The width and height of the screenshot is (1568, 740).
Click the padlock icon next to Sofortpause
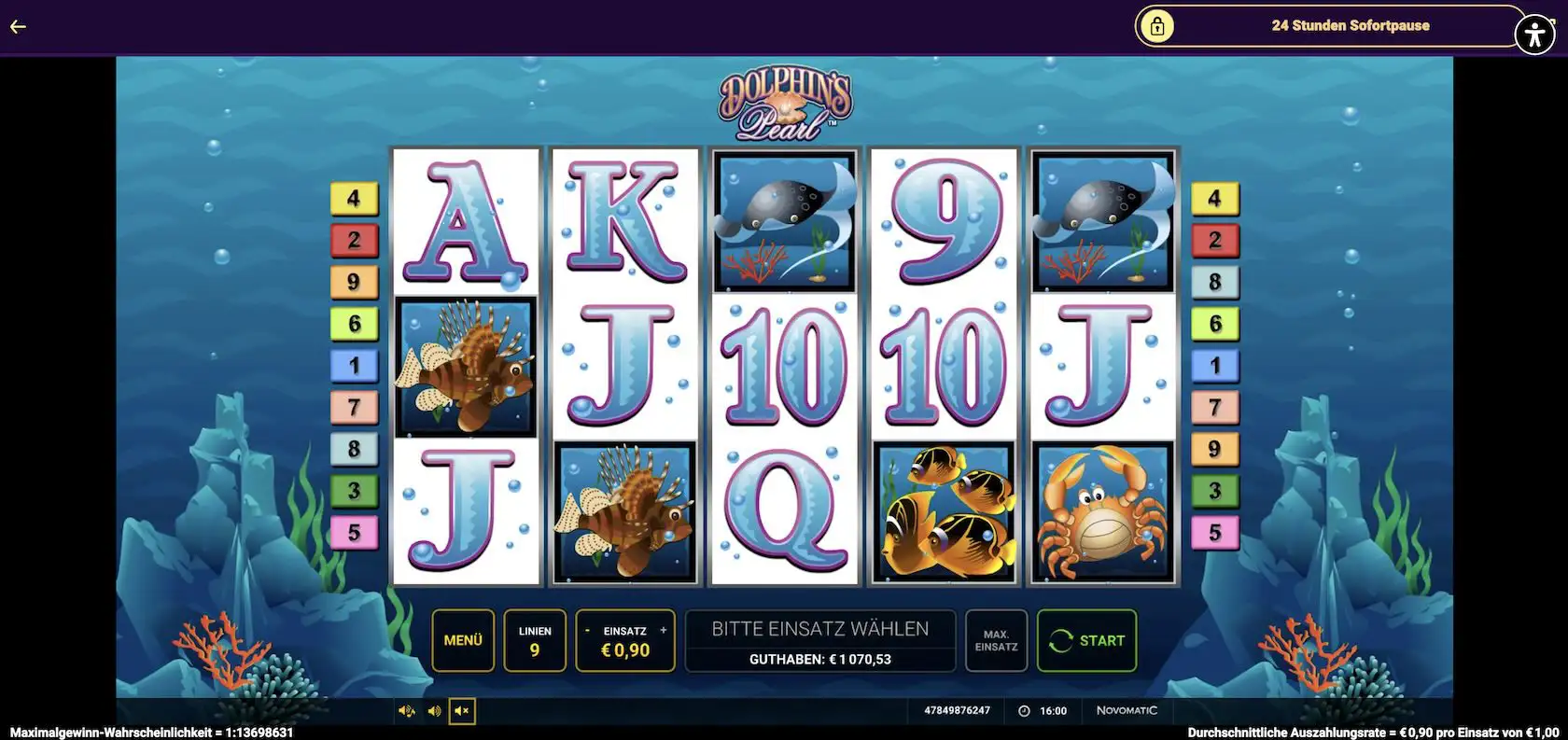pyautogui.click(x=1157, y=26)
